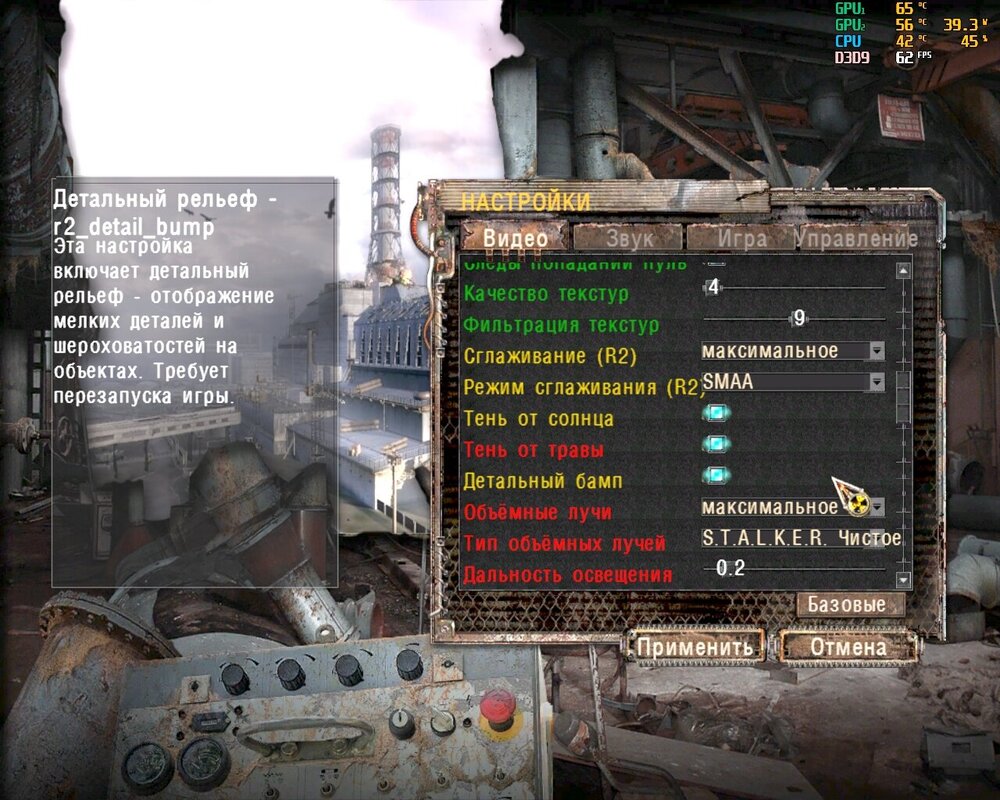Toggle the Тень от солнца checkbox
1000x800 pixels.
coord(716,415)
